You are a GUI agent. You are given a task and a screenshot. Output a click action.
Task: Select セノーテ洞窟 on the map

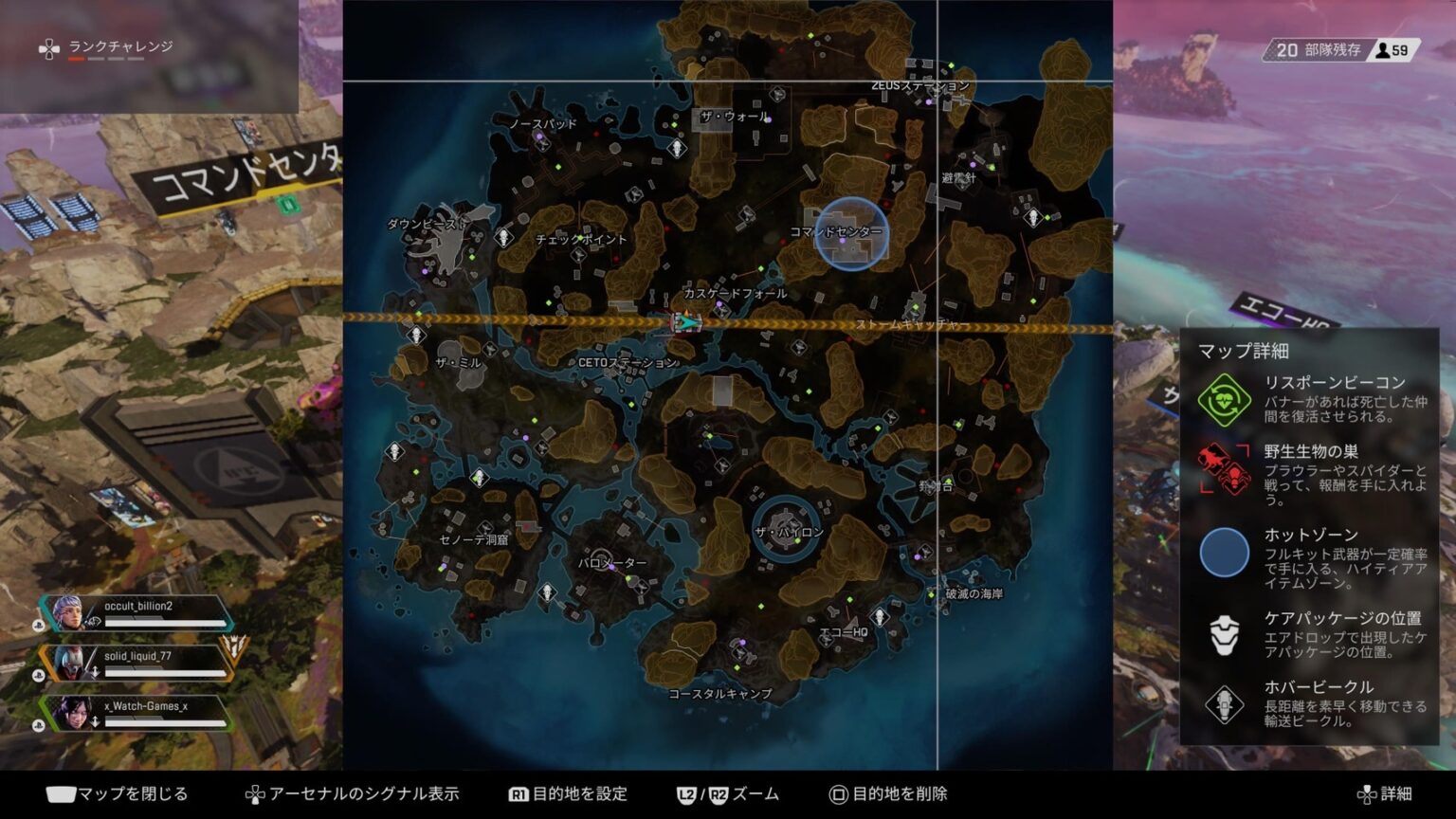point(474,540)
